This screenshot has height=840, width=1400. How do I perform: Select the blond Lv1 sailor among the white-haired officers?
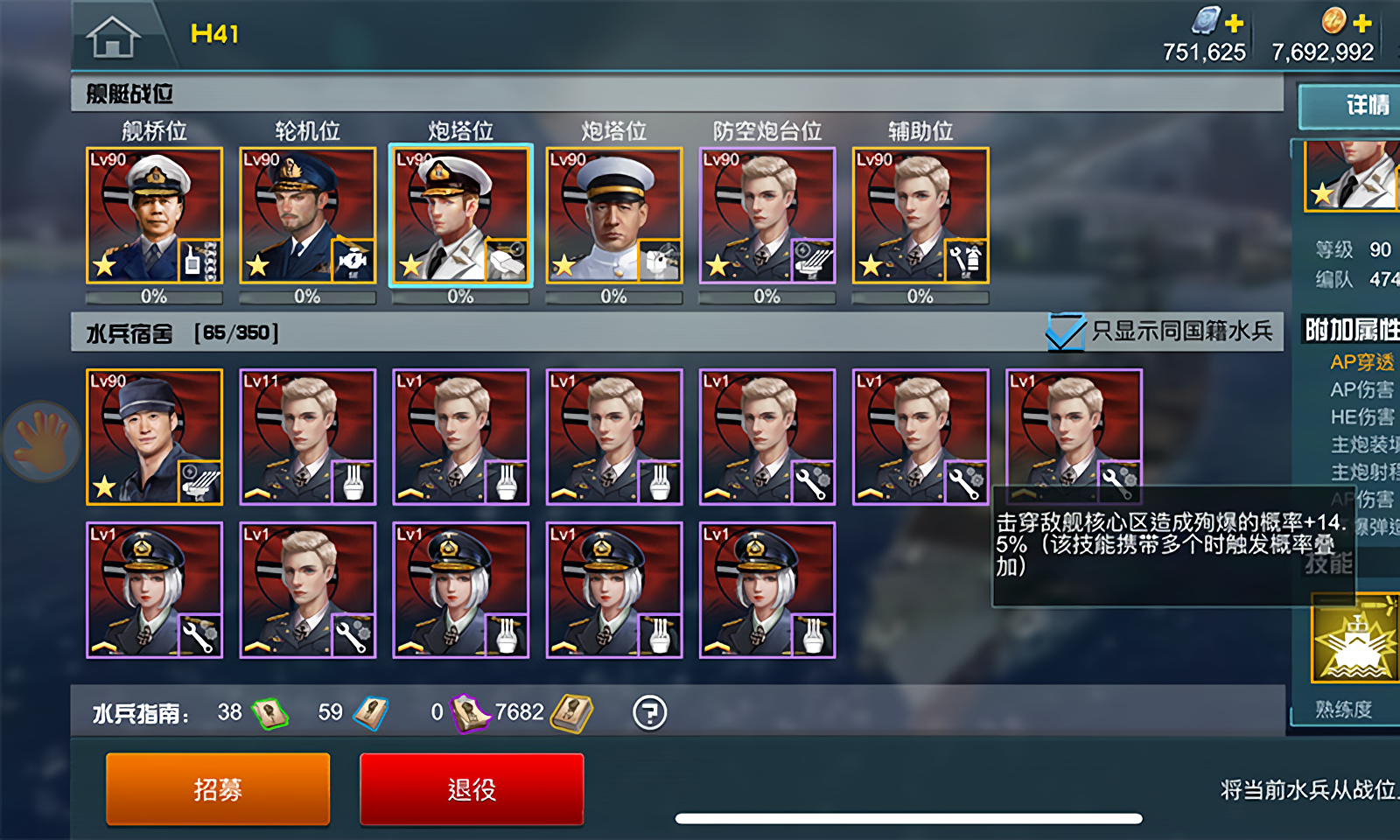307,590
